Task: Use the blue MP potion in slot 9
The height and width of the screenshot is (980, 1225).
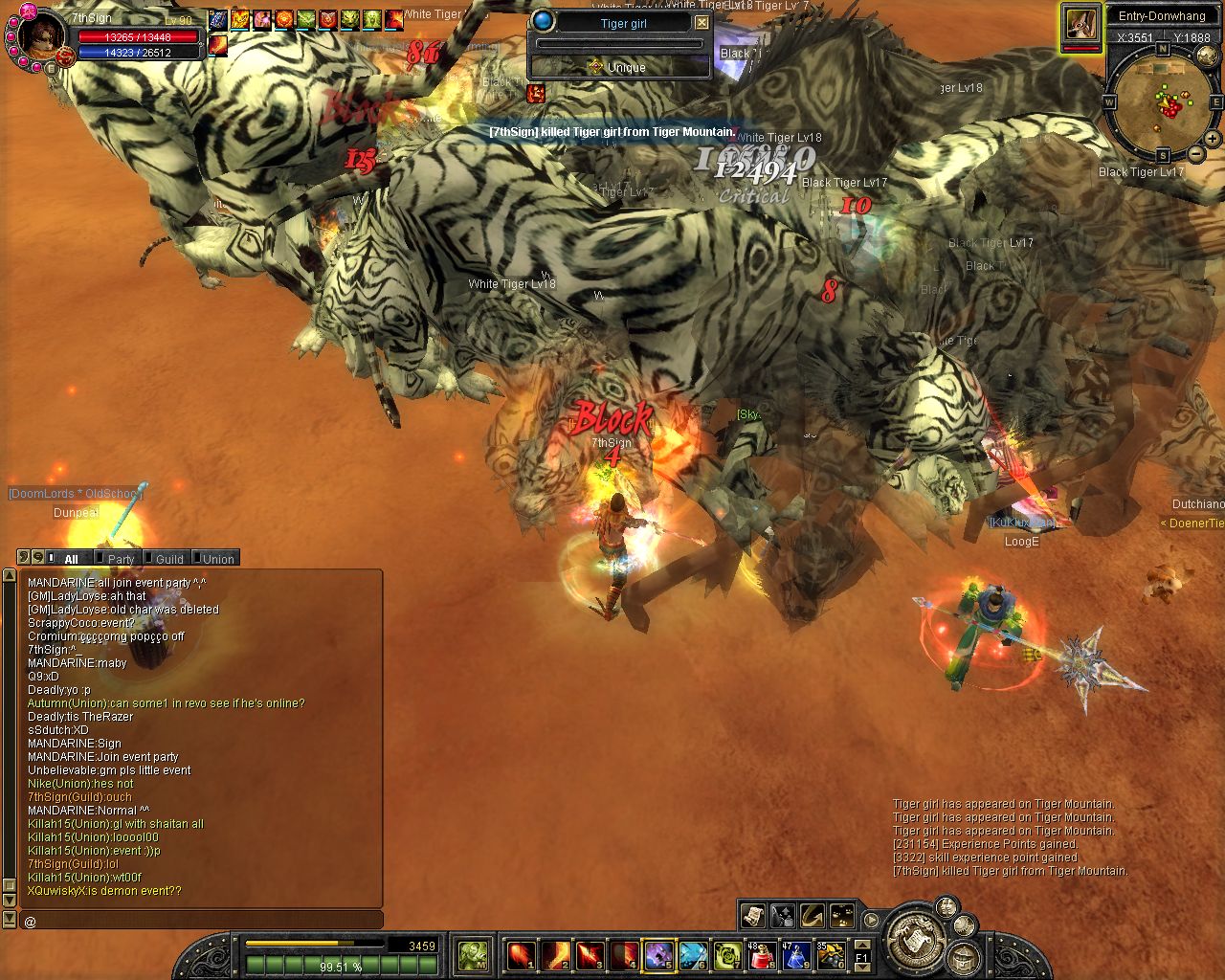Action: coord(796,955)
